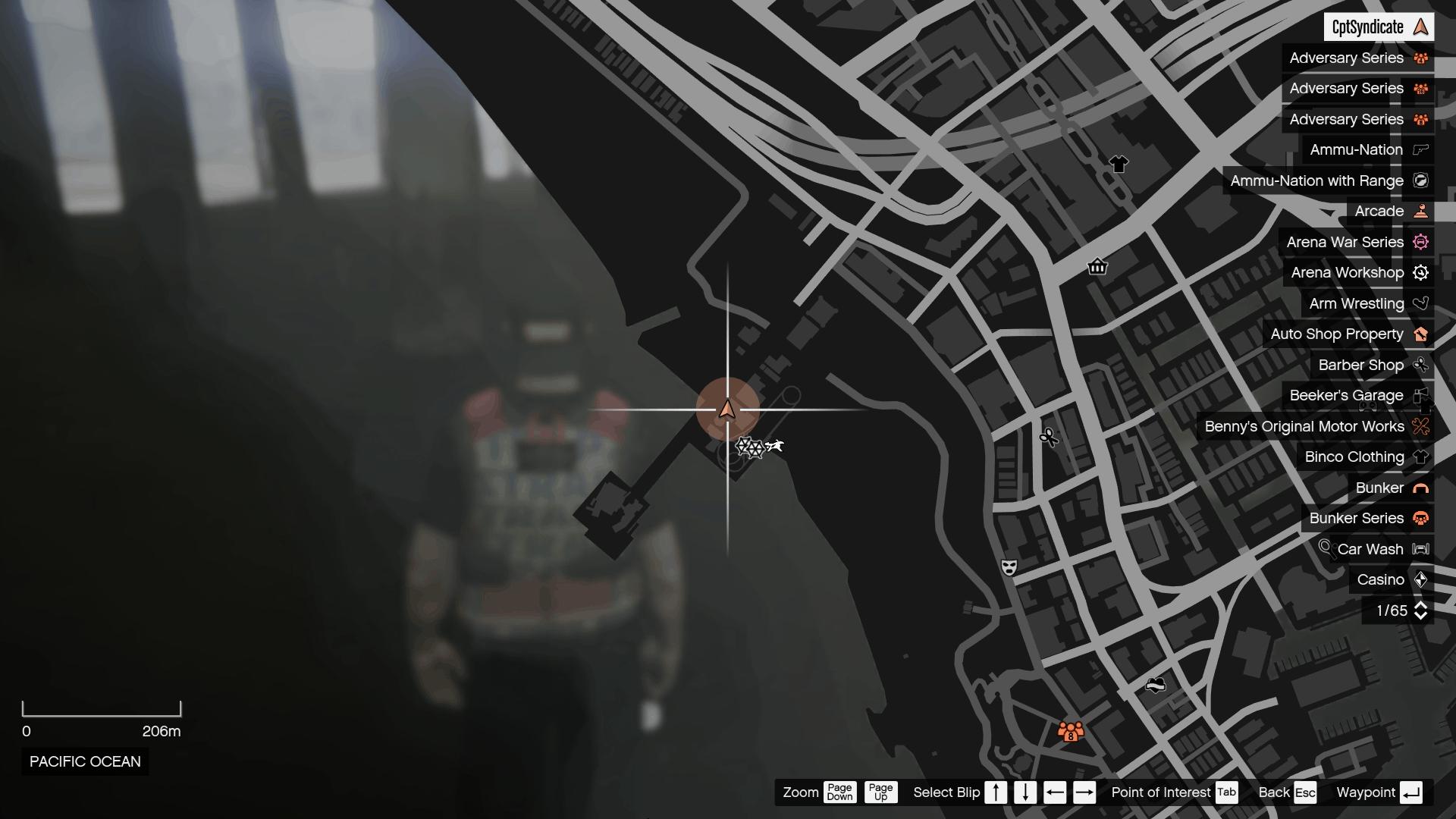This screenshot has width=1456, height=819.
Task: Click the Barber Shop scissors icon
Action: click(1420, 365)
